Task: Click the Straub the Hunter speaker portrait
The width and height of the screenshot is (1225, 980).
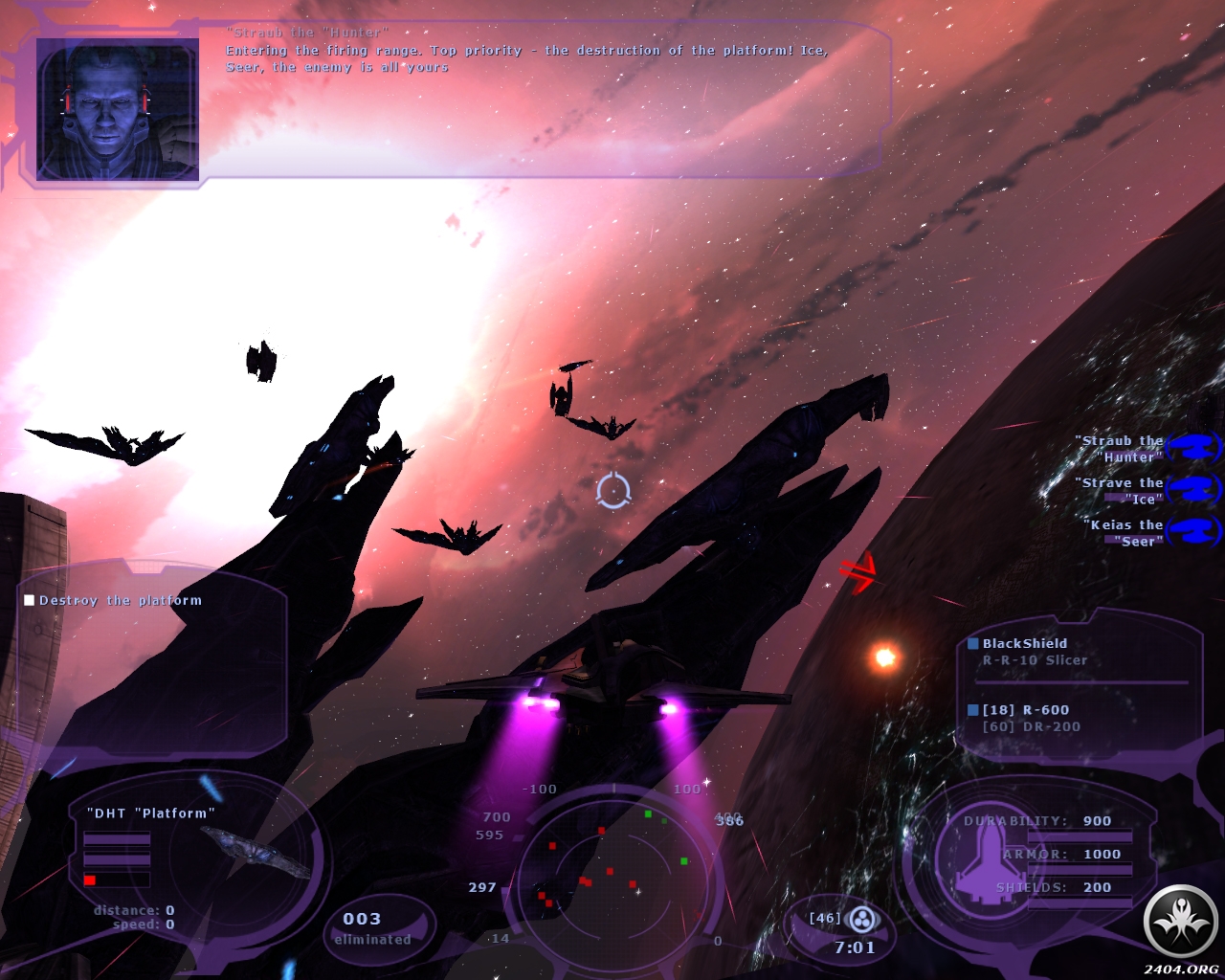Action: tap(118, 109)
